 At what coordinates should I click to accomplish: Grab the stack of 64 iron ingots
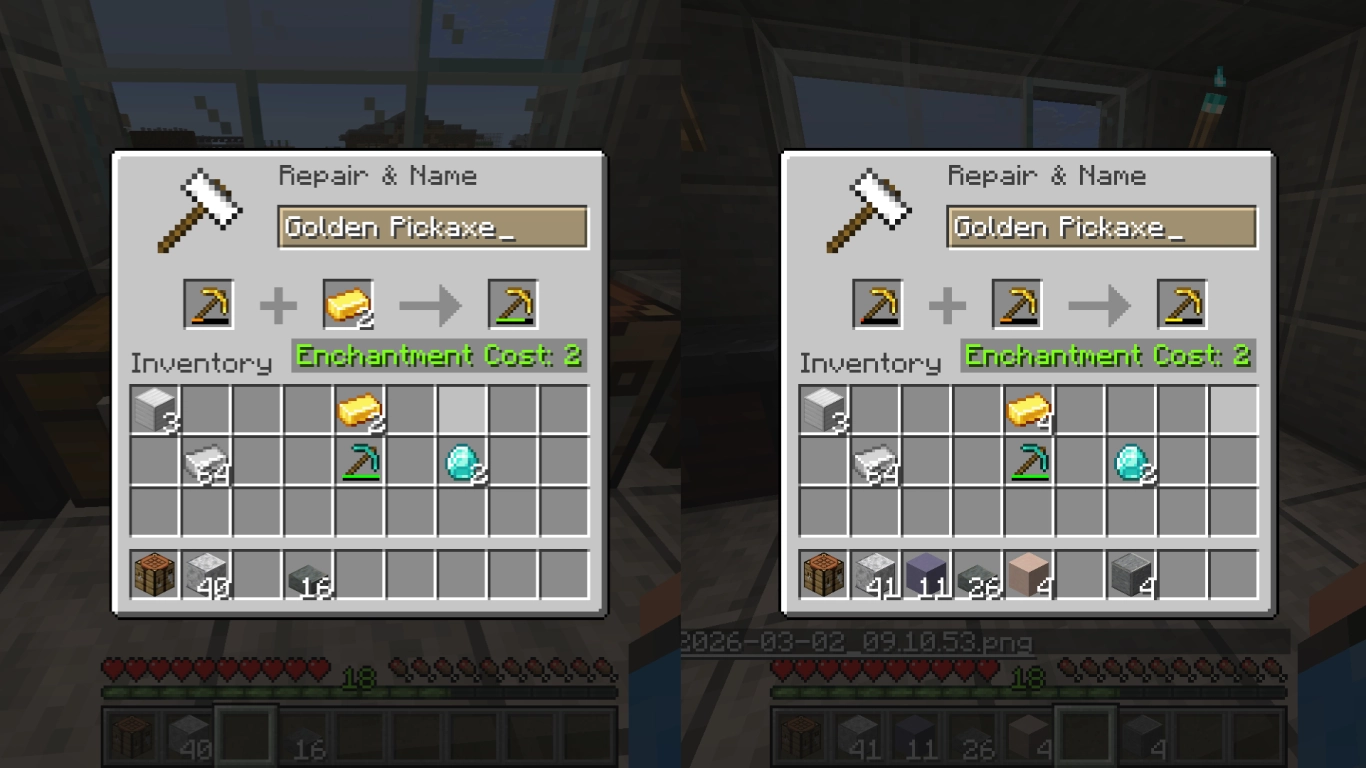coord(206,461)
